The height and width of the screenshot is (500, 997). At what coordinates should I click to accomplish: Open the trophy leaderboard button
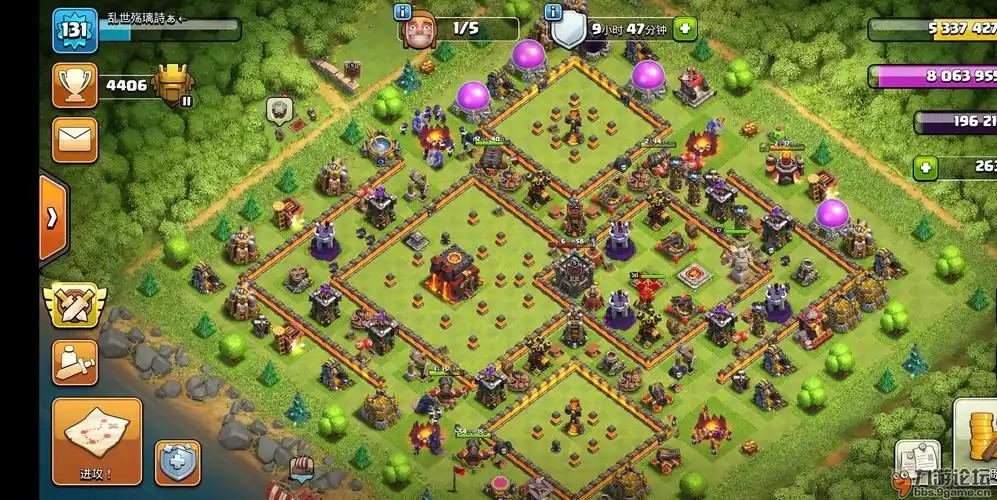[x=75, y=86]
